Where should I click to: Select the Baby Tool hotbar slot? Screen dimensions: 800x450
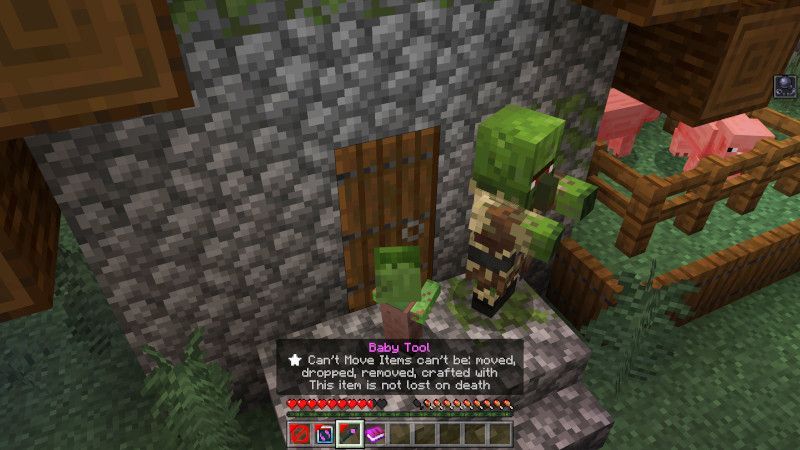click(x=349, y=434)
